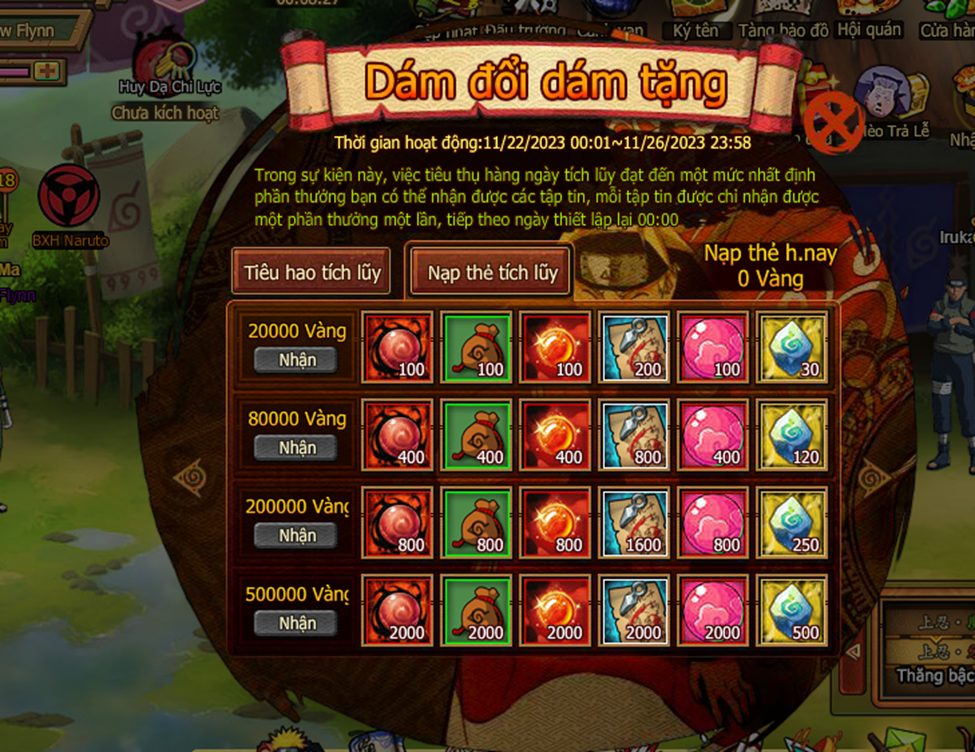Viewport: 975px width, 752px height.
Task: Show the previous event page with left arrow
Action: (x=188, y=478)
